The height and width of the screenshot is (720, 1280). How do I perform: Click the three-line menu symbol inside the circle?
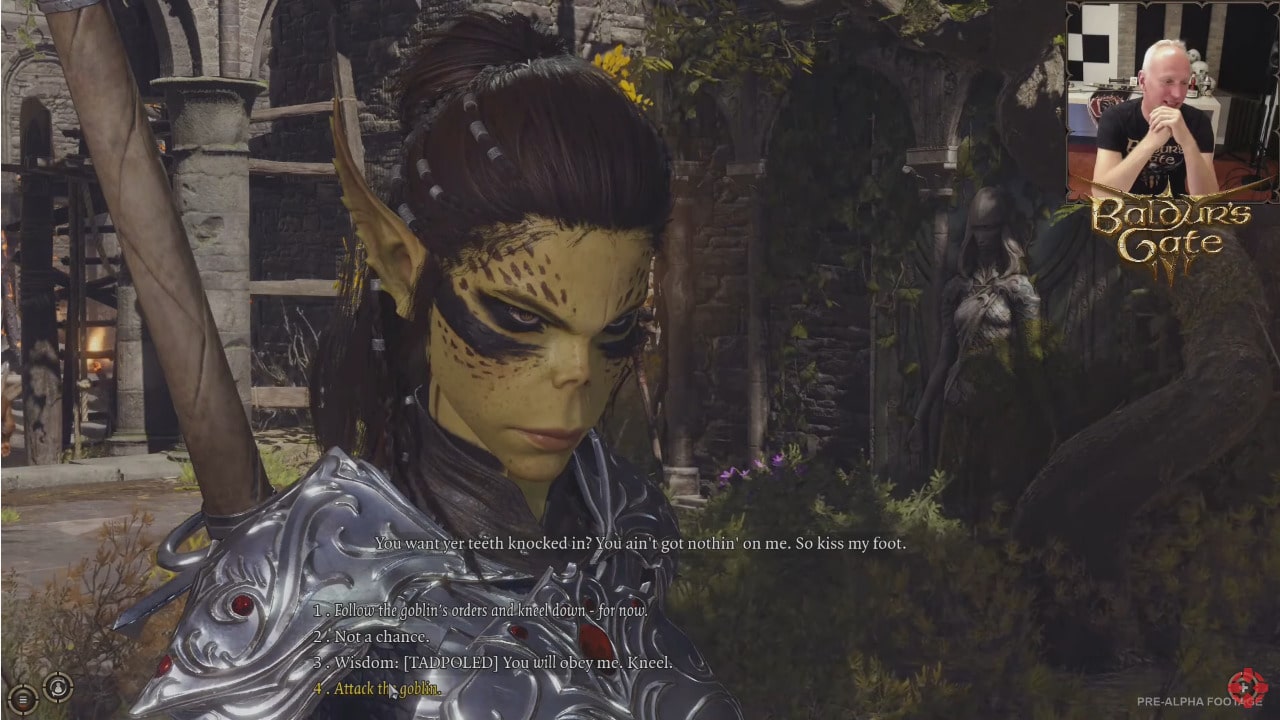click(22, 699)
